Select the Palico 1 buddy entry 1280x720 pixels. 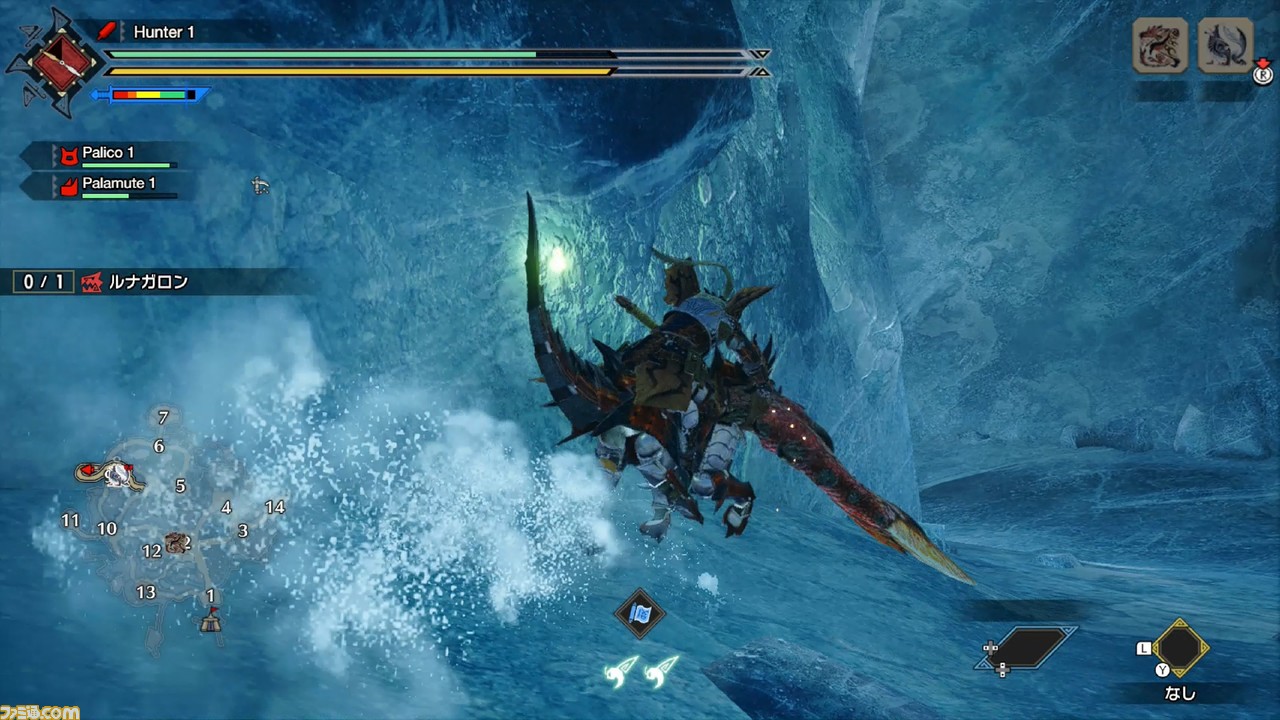coord(108,154)
